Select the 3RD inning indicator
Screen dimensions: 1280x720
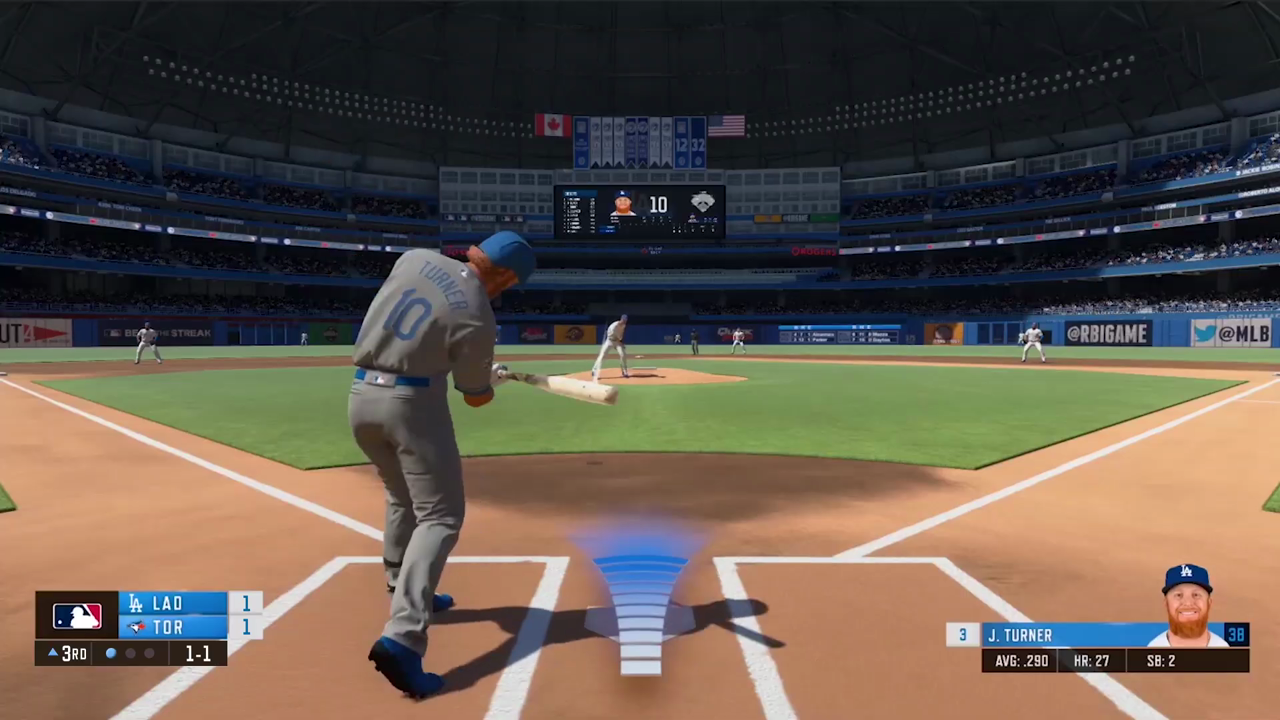[x=74, y=653]
